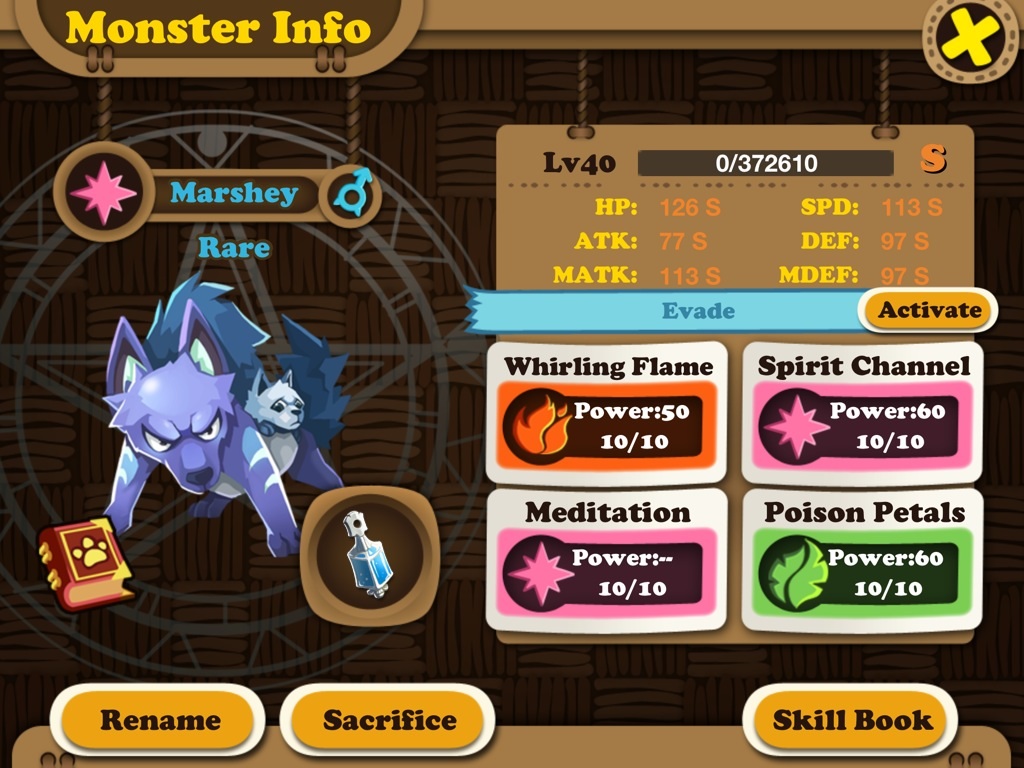This screenshot has width=1024, height=768.
Task: Activate the Evade ability
Action: [x=929, y=310]
